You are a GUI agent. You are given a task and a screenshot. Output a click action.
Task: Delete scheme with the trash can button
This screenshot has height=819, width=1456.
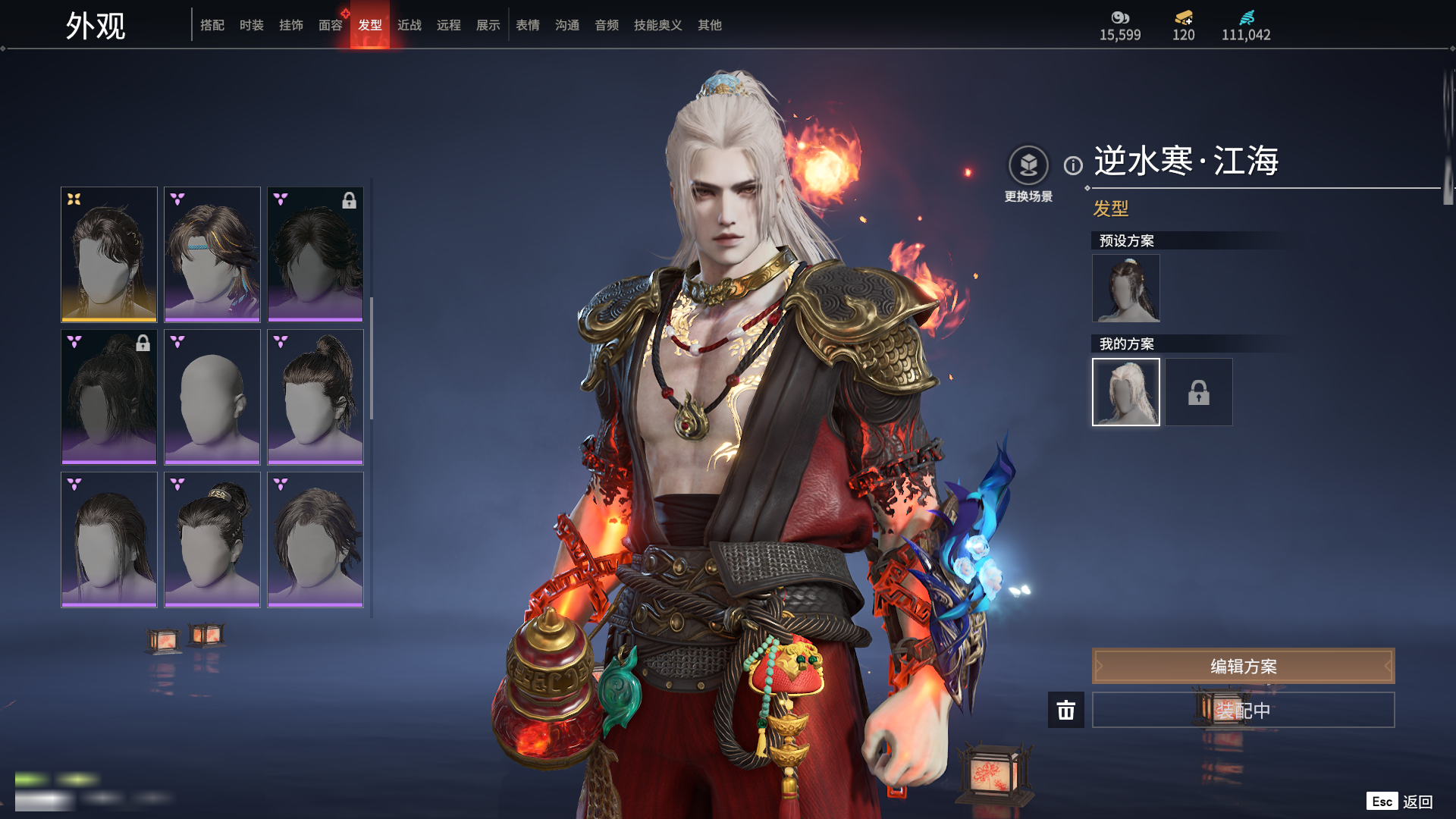coord(1066,710)
